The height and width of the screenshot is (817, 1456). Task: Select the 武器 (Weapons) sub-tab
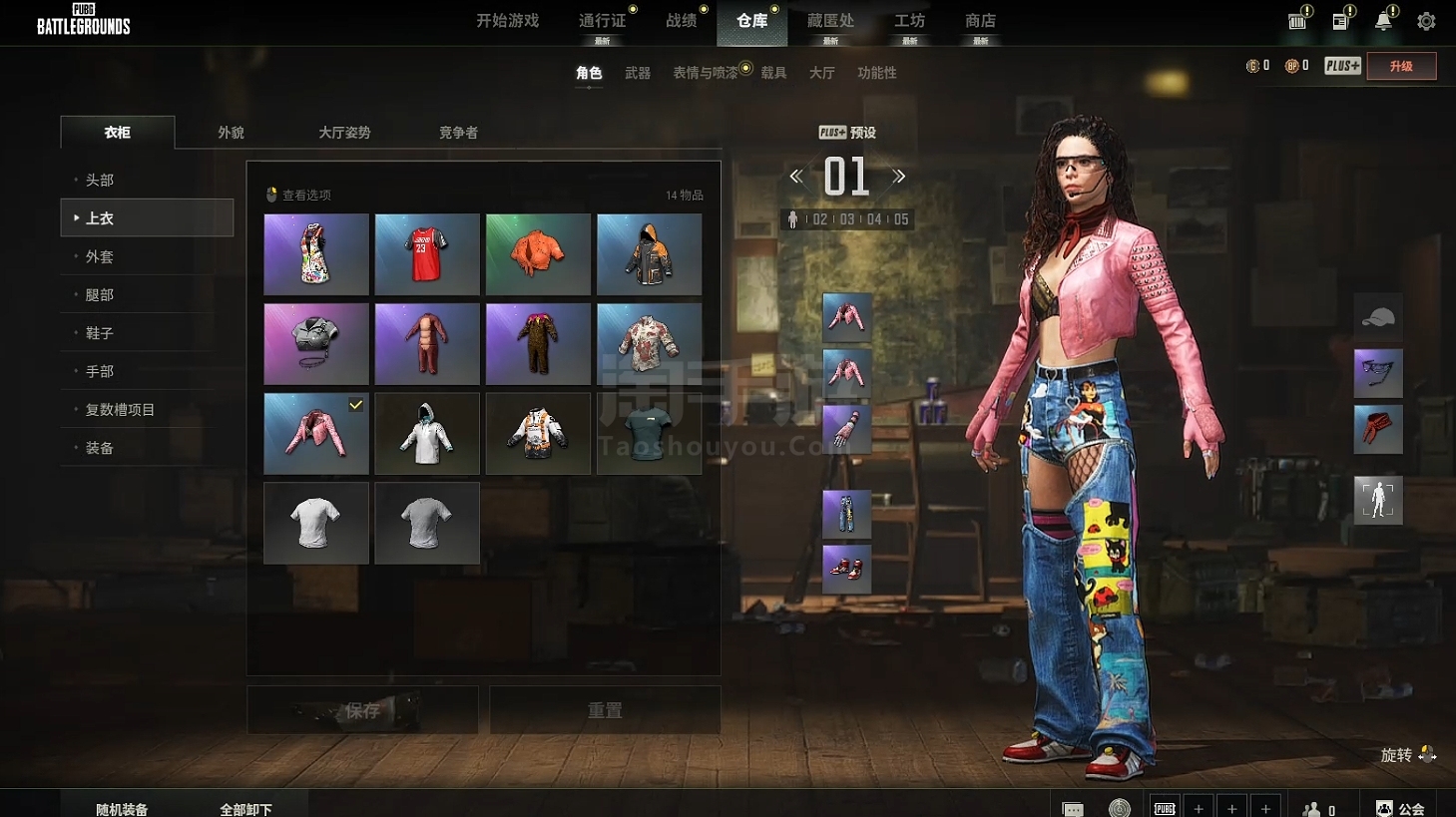(x=638, y=73)
